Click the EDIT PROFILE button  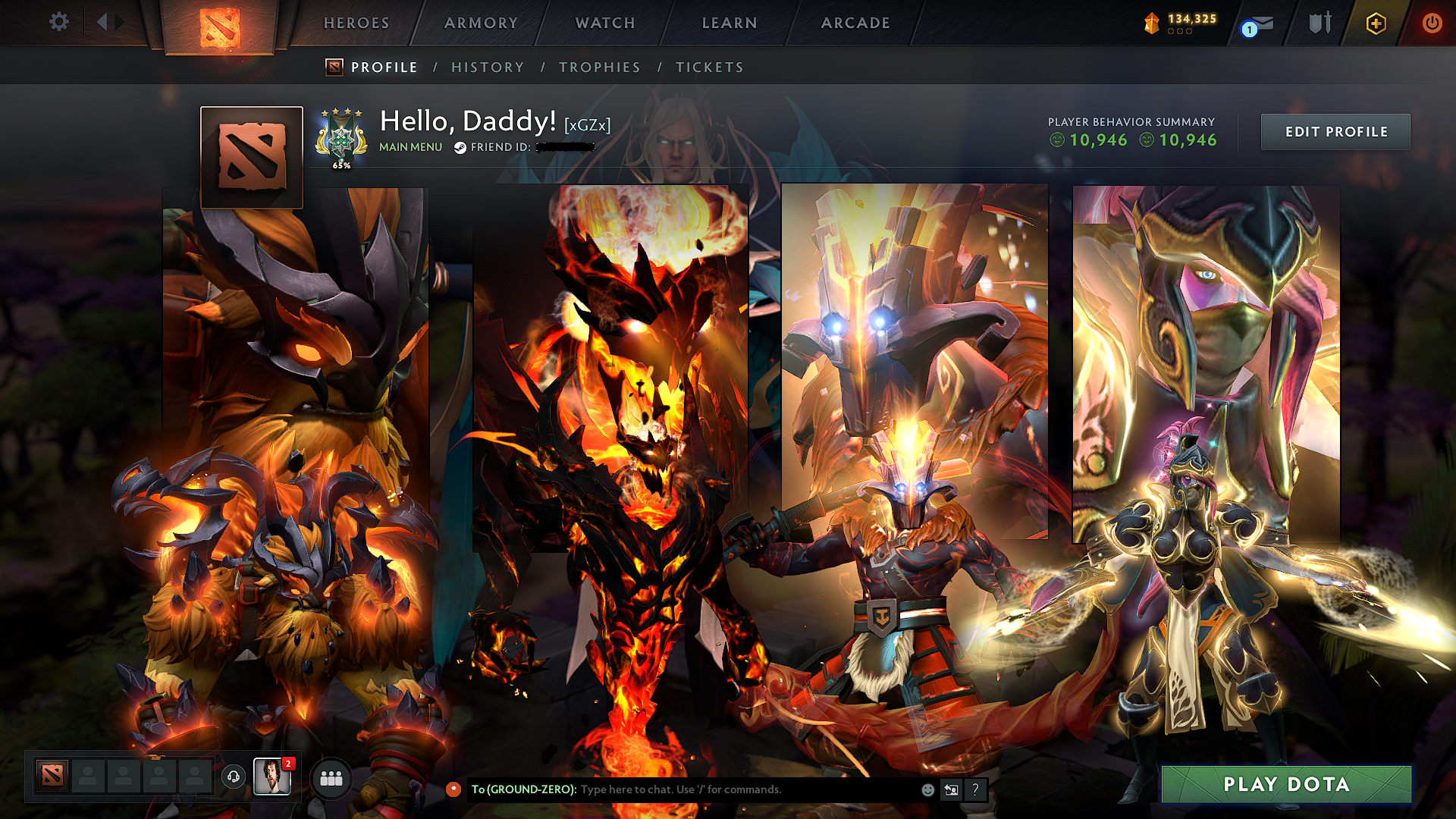pos(1335,131)
